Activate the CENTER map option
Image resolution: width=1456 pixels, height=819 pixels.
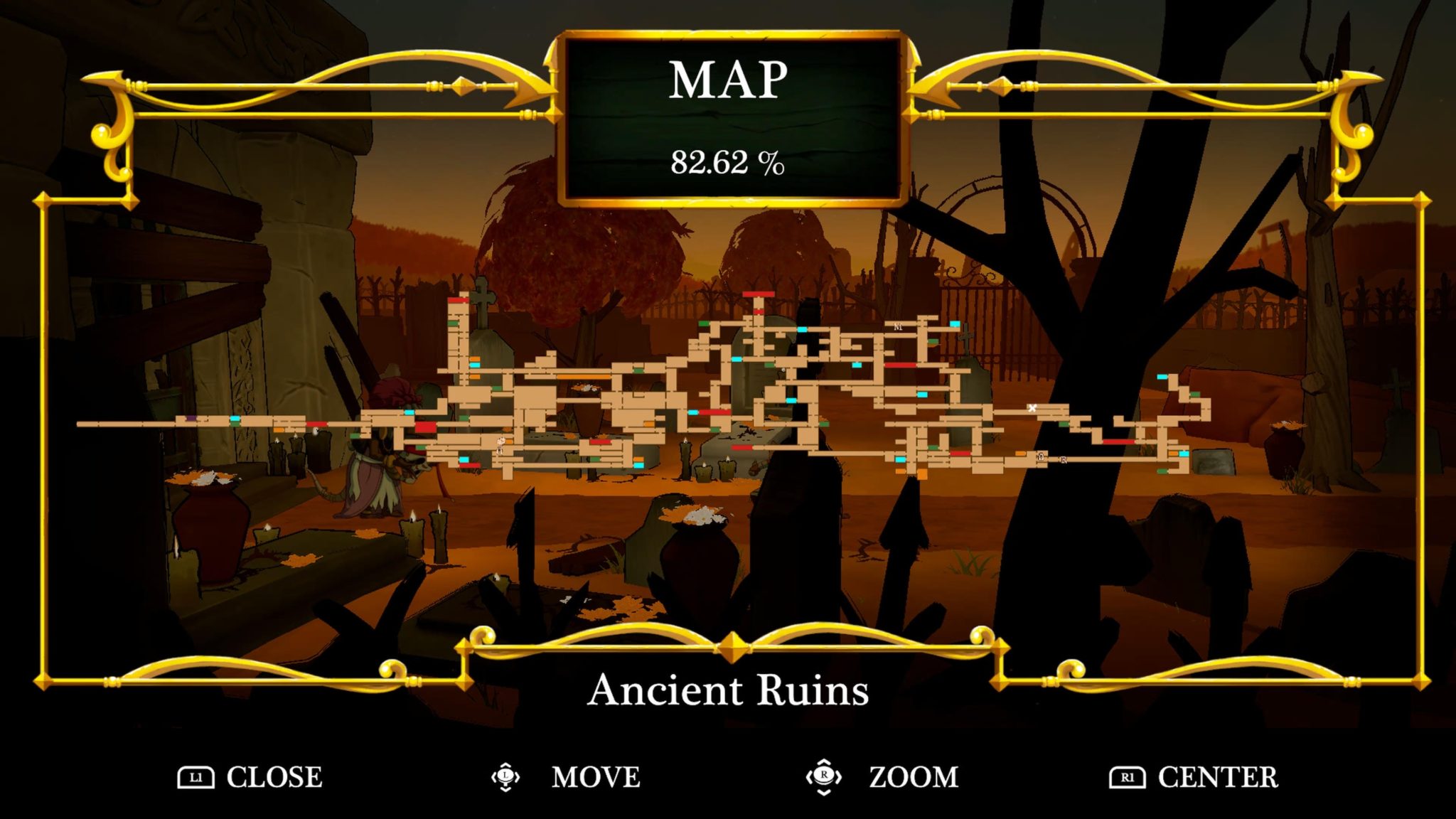point(1217,777)
